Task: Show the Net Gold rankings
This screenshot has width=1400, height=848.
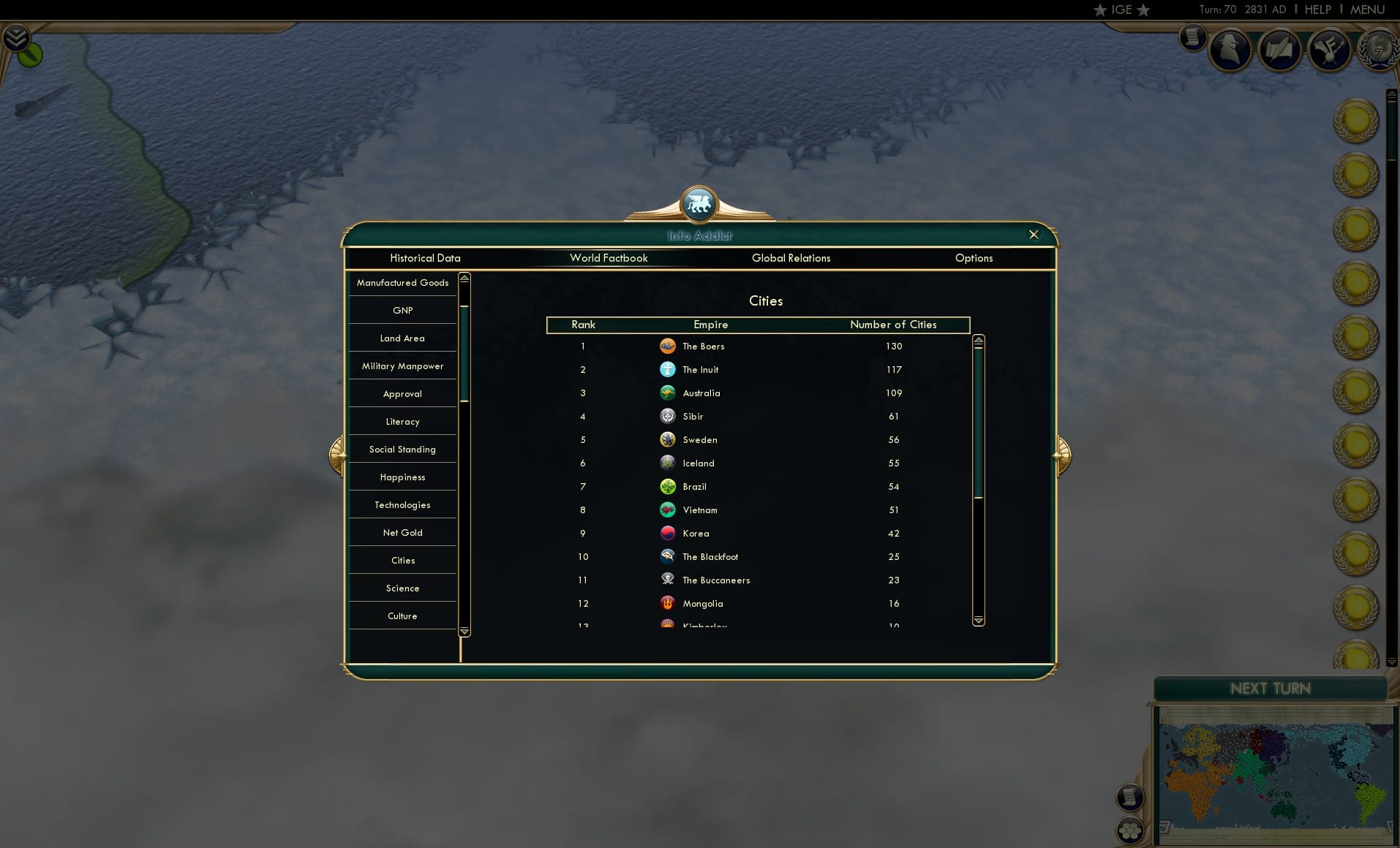Action: pos(402,532)
